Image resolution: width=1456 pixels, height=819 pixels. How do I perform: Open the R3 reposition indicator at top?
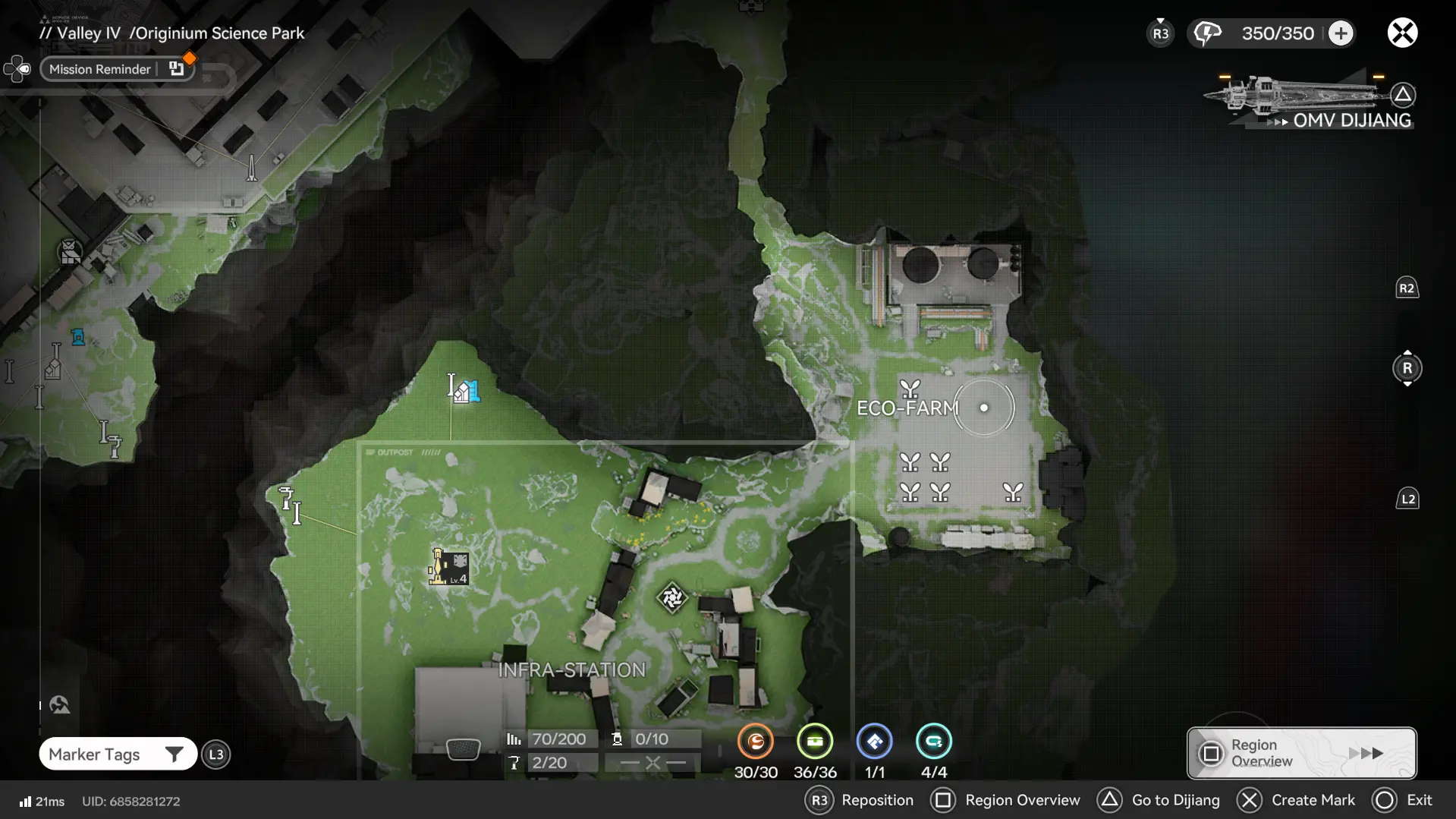(x=1159, y=33)
